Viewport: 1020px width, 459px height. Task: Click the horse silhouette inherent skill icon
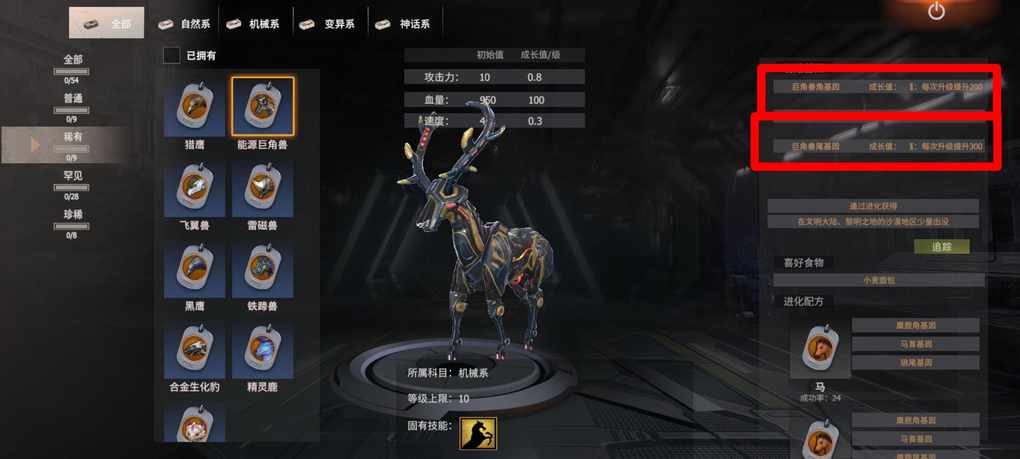(x=478, y=434)
